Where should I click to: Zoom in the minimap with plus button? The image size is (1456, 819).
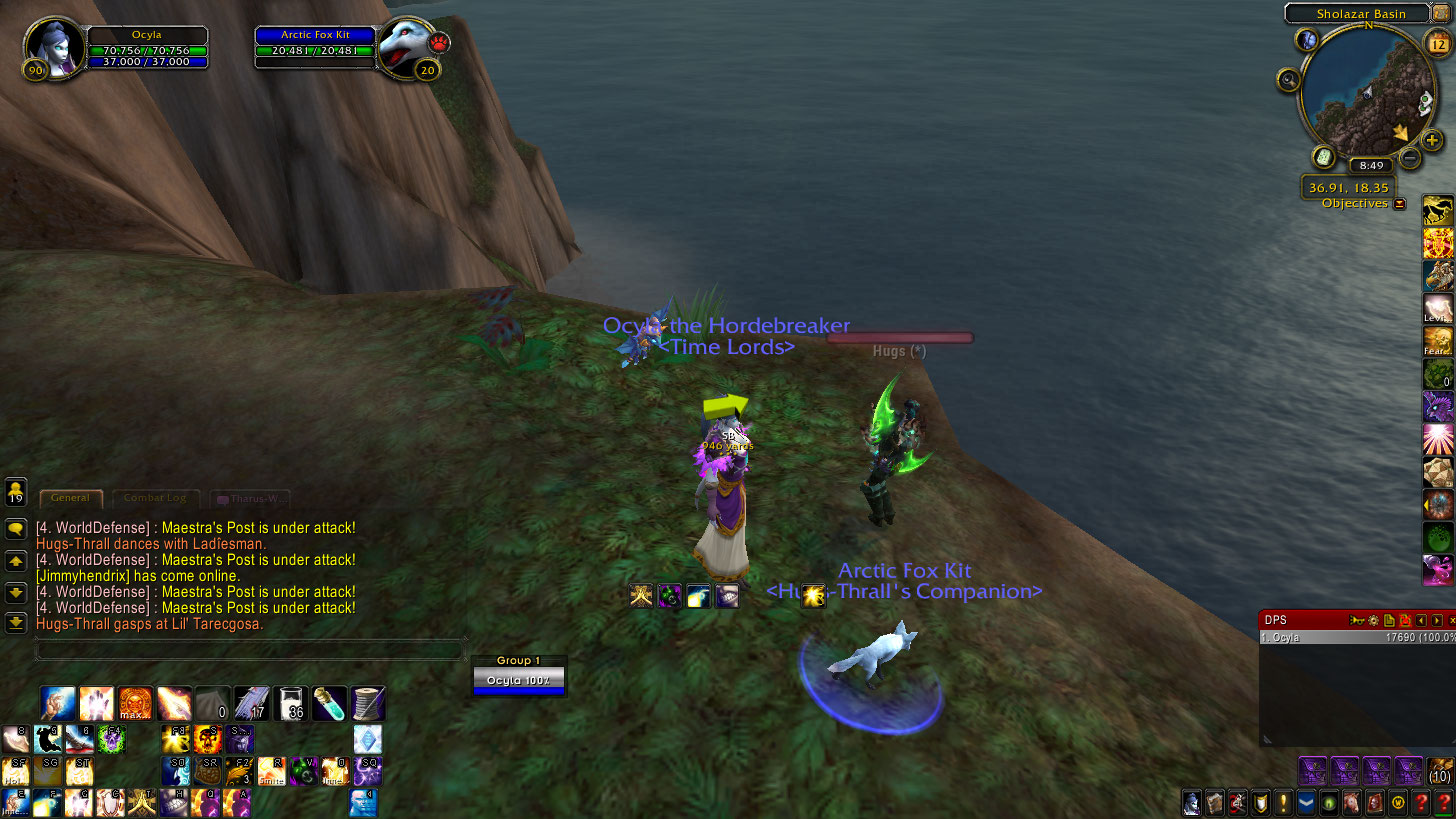tap(1432, 140)
